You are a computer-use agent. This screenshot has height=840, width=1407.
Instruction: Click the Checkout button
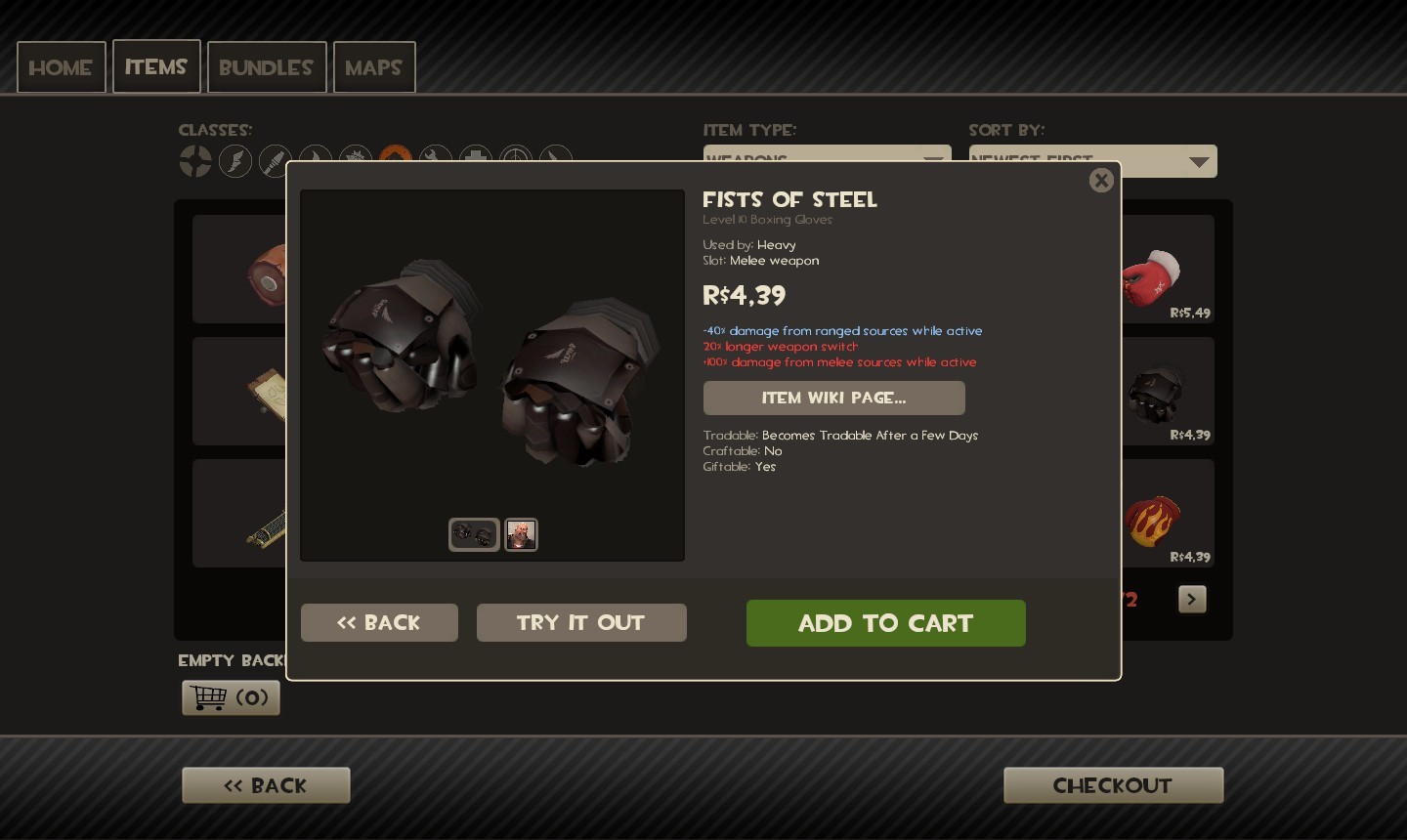(x=1113, y=784)
